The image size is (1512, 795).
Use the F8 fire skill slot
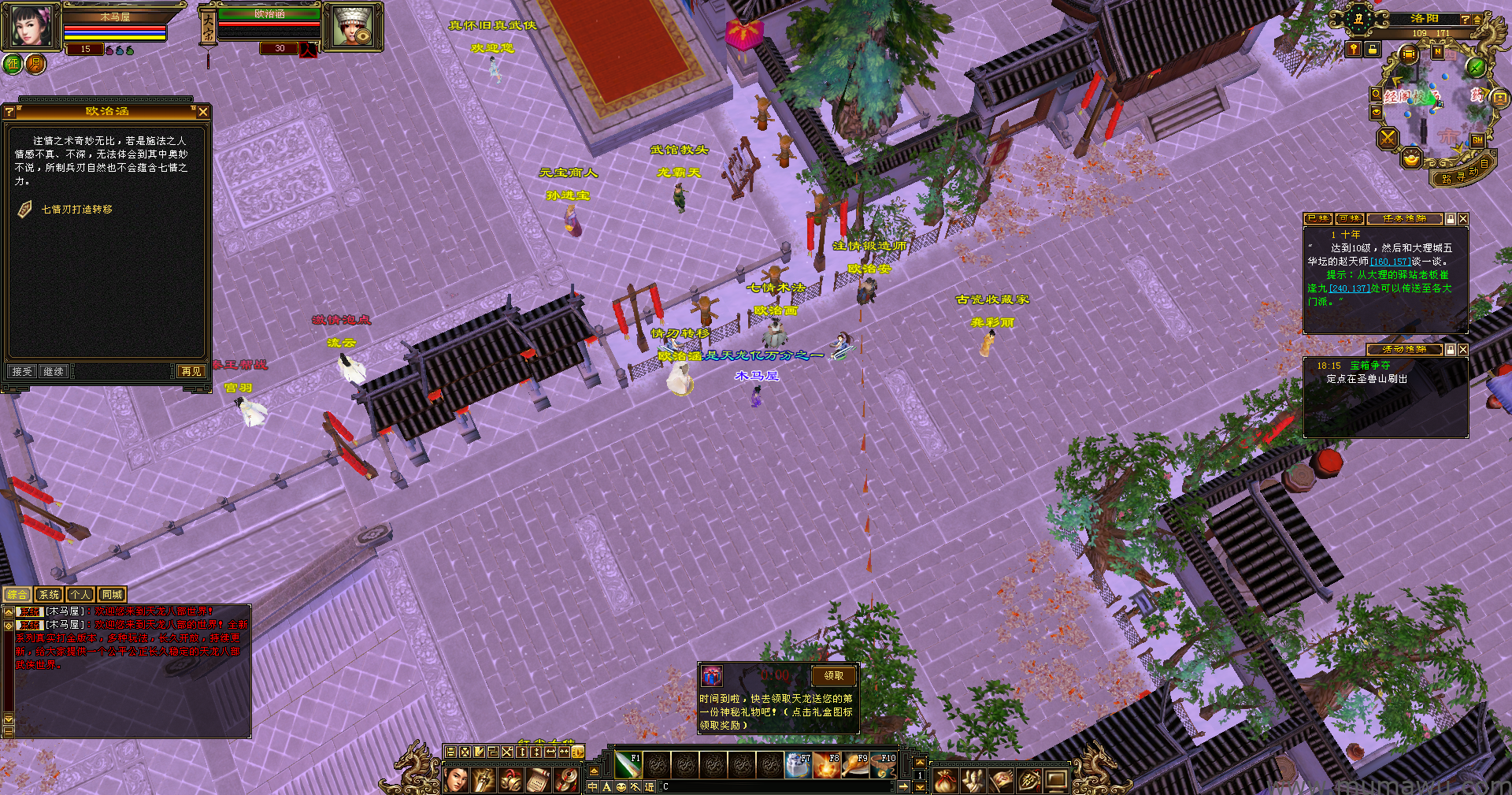(x=828, y=765)
